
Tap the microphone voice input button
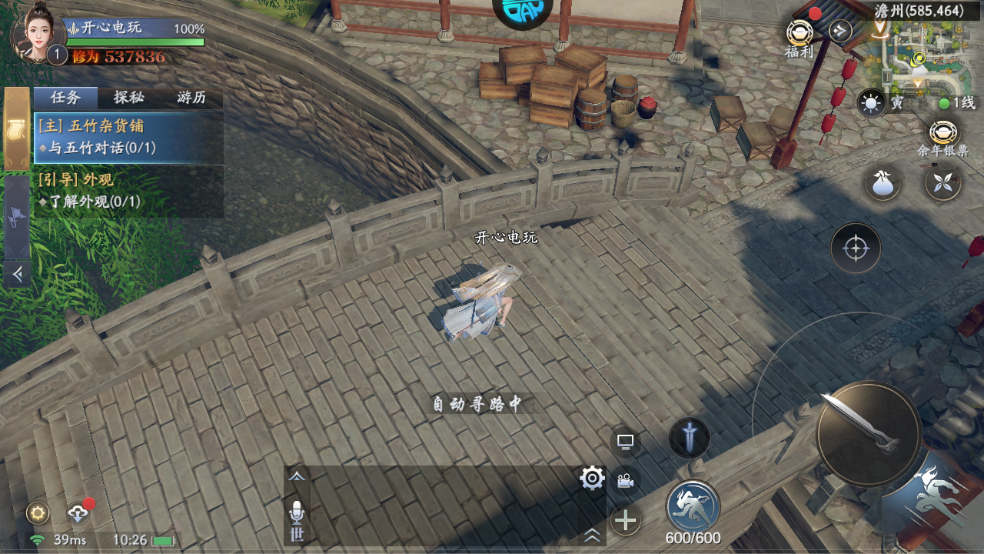[296, 512]
